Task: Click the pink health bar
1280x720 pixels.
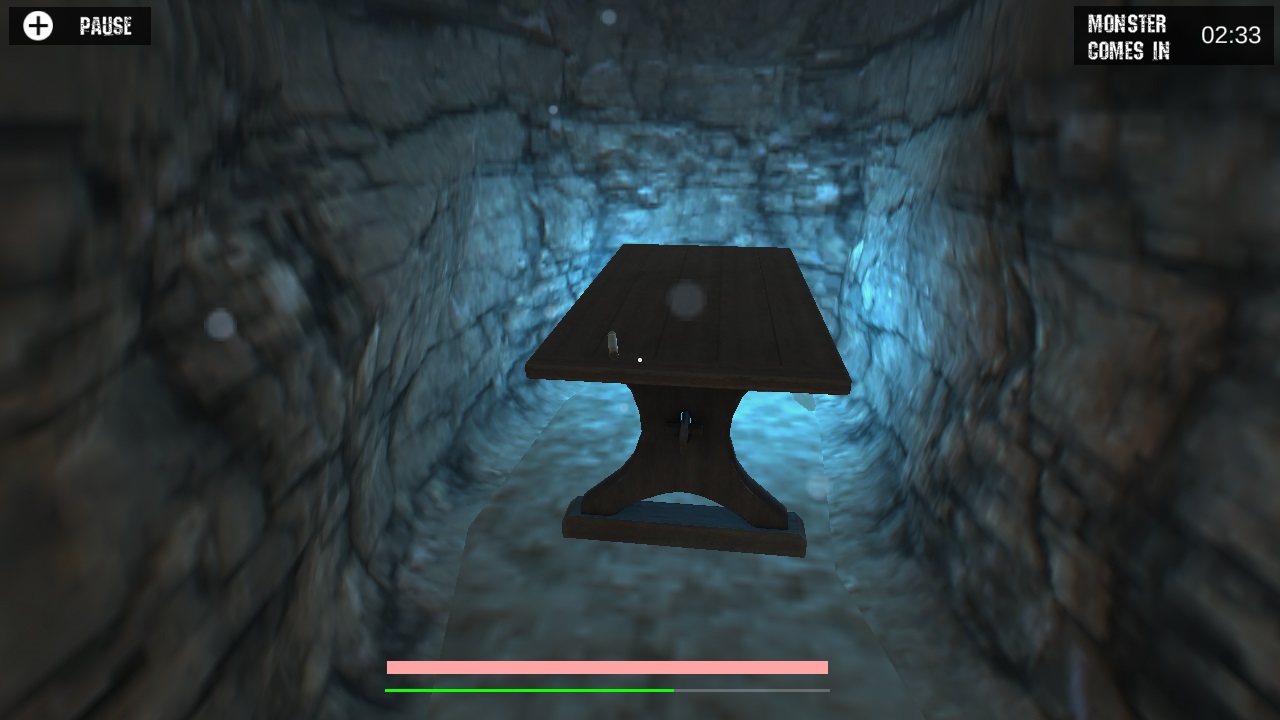Action: point(607,665)
